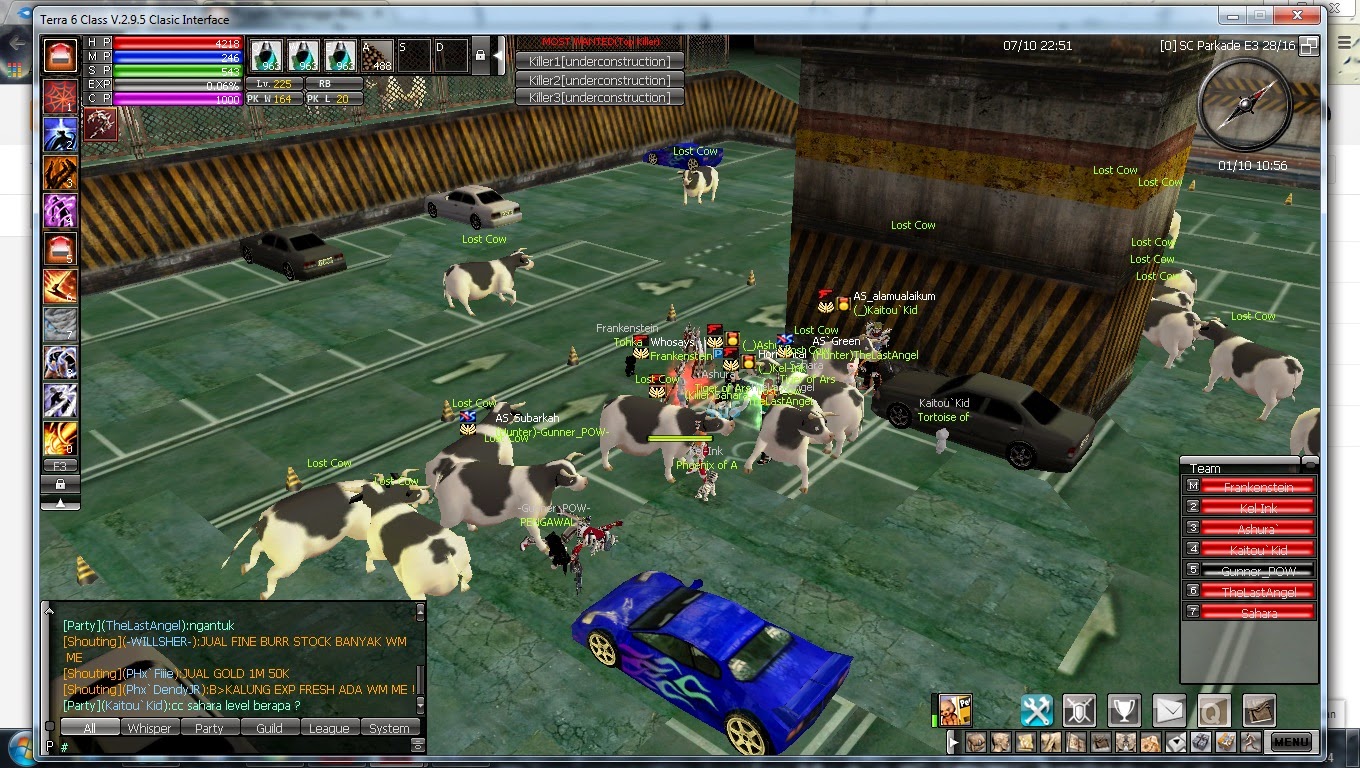Click the MENU button
This screenshot has width=1360, height=768.
(x=1290, y=742)
